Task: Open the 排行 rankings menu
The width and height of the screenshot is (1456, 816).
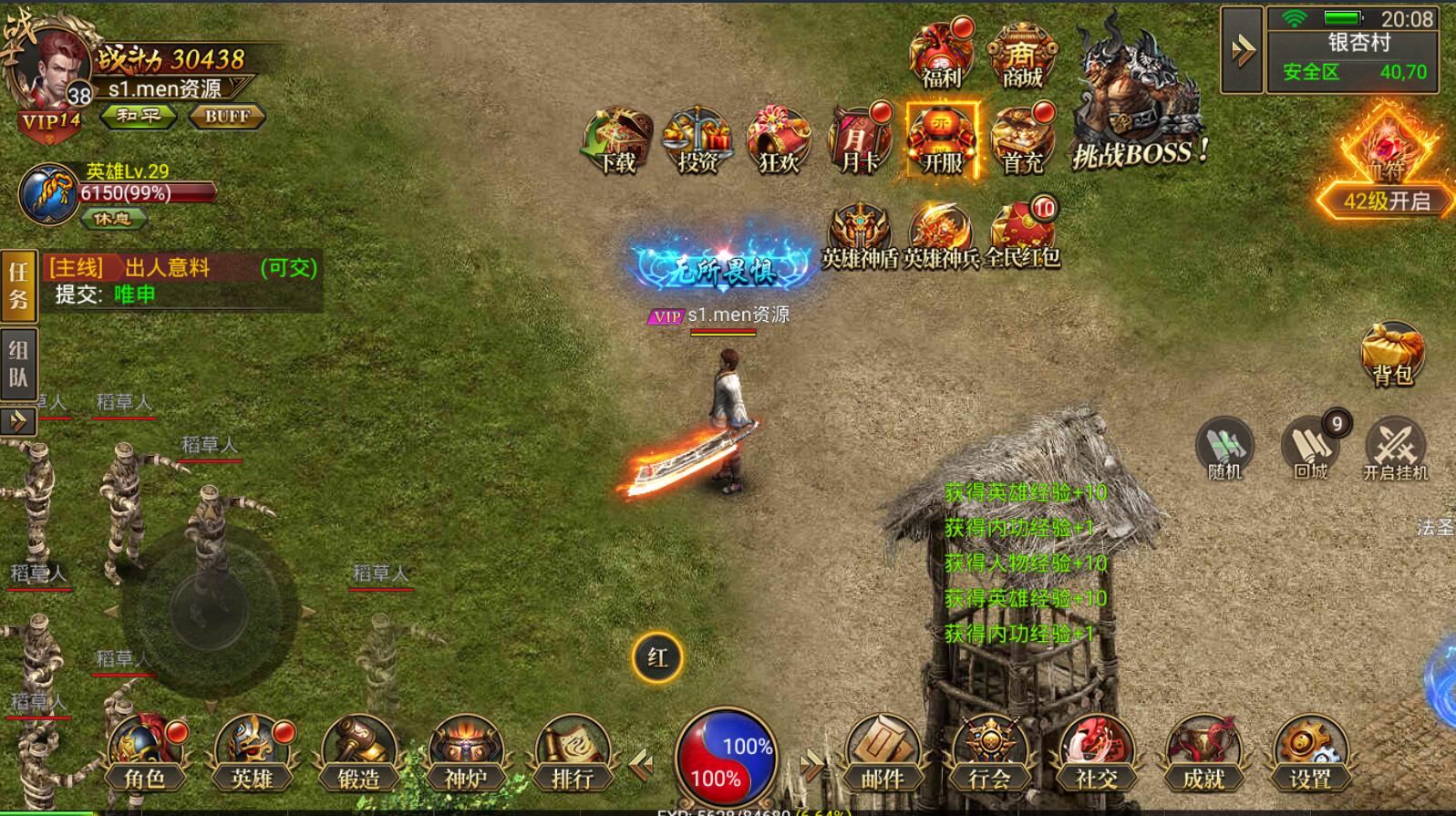Action: [573, 753]
